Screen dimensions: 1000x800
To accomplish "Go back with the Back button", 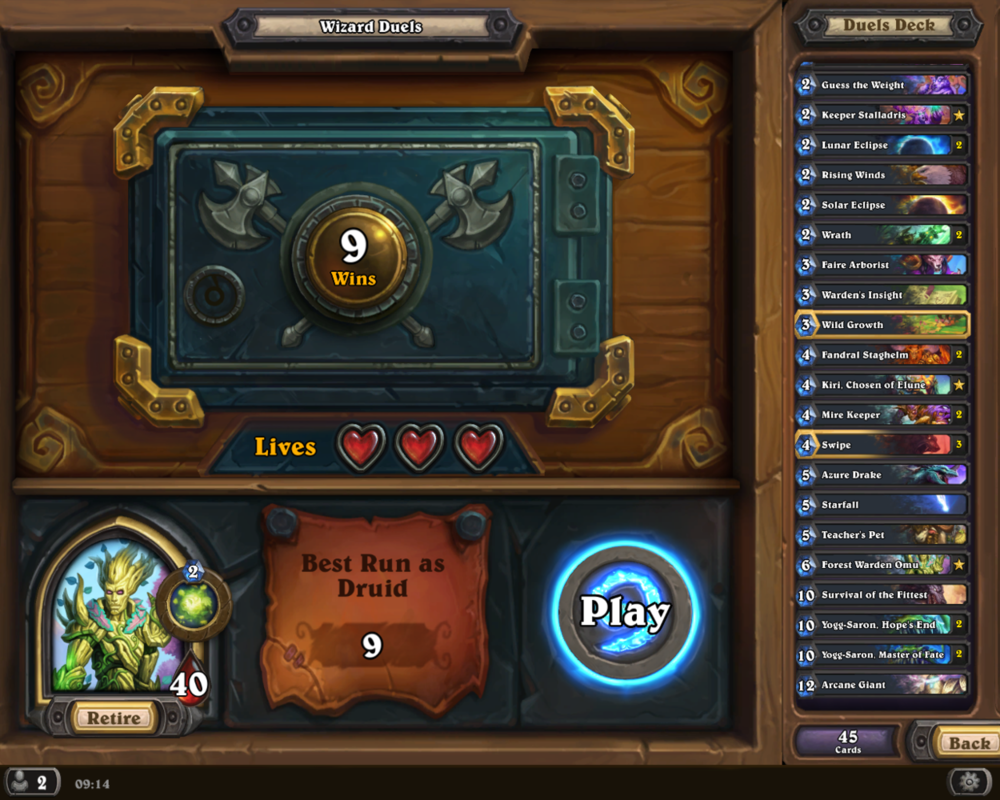I will [x=967, y=743].
